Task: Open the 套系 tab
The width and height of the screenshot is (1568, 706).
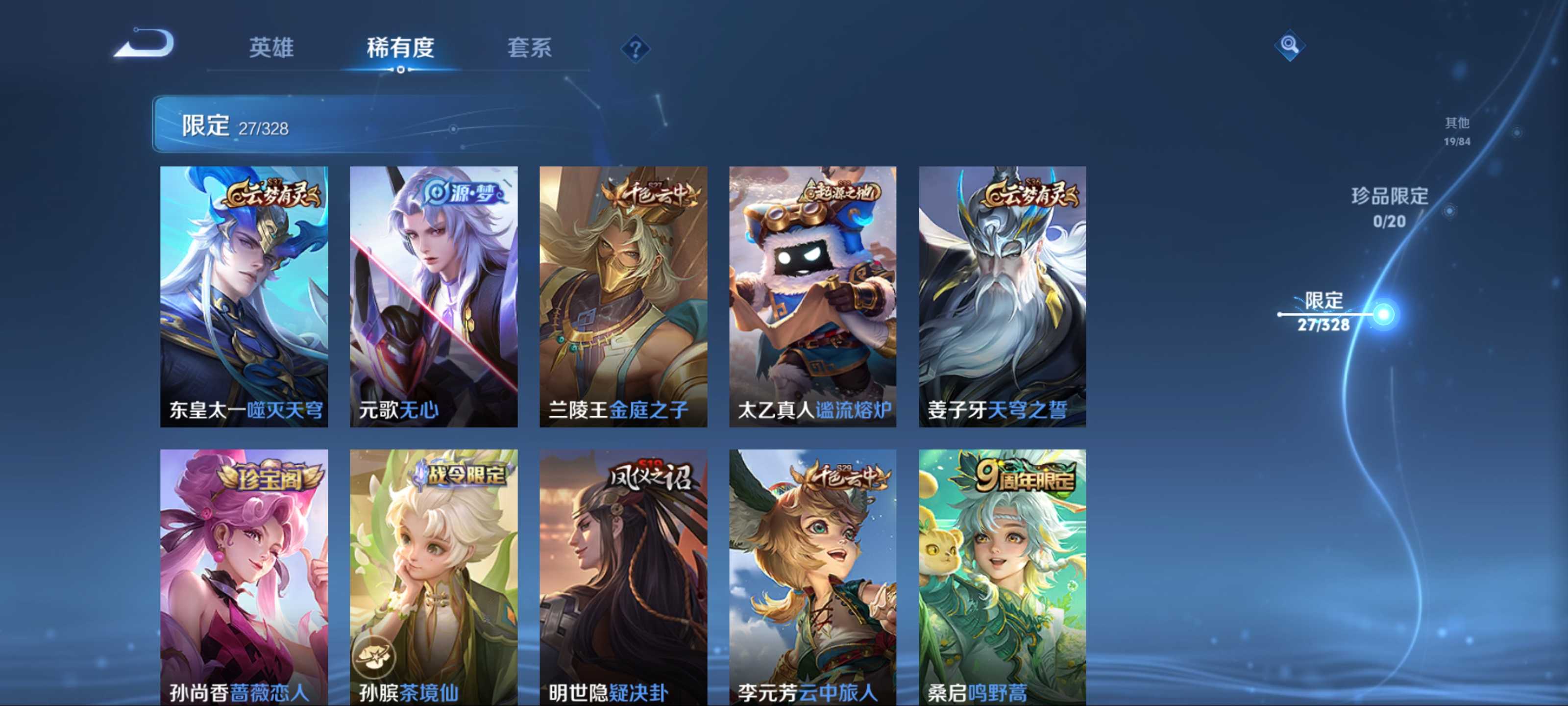Action: (x=529, y=48)
